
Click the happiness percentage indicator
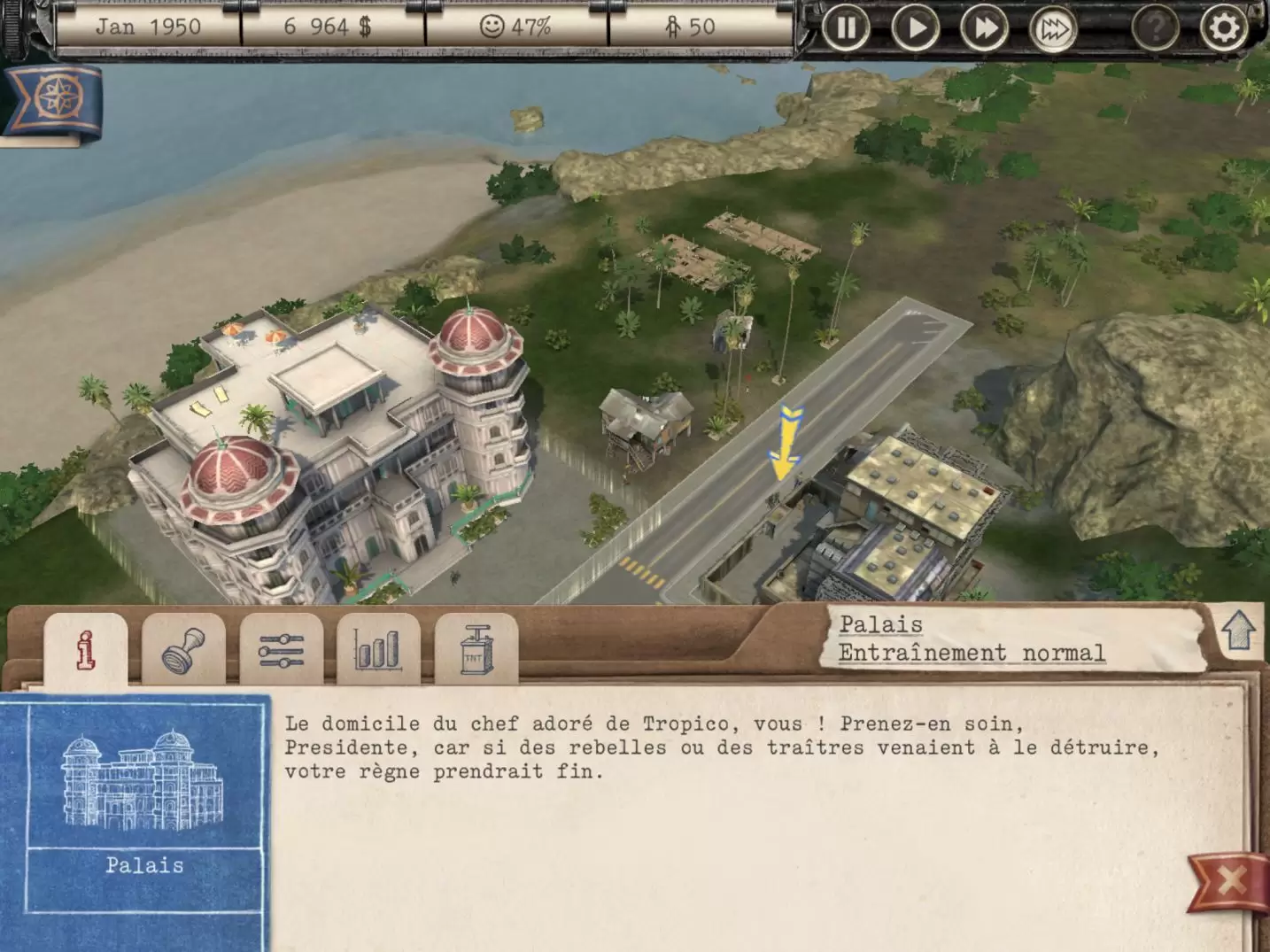tap(515, 27)
